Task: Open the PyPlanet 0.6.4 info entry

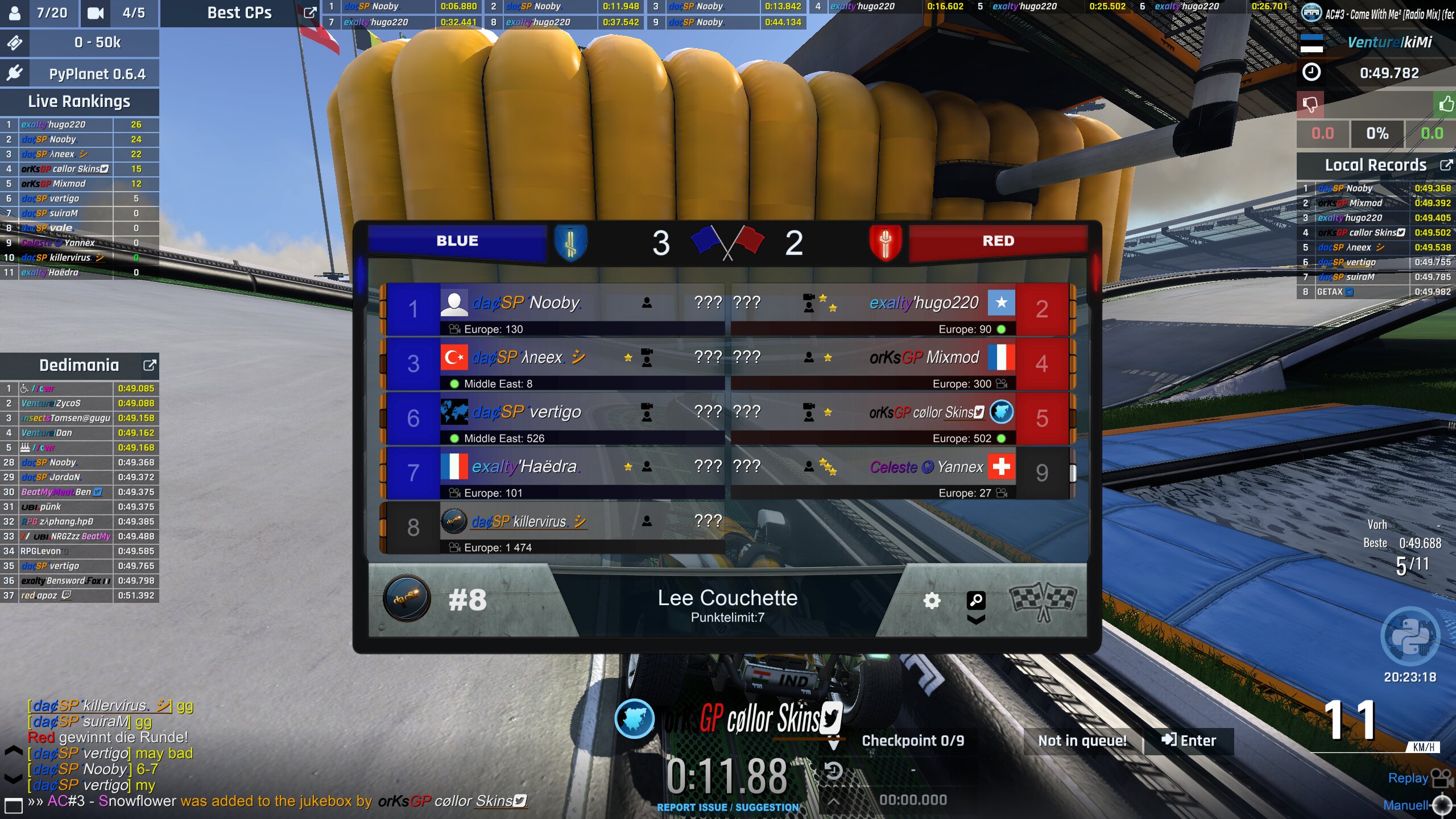Action: pos(97,74)
